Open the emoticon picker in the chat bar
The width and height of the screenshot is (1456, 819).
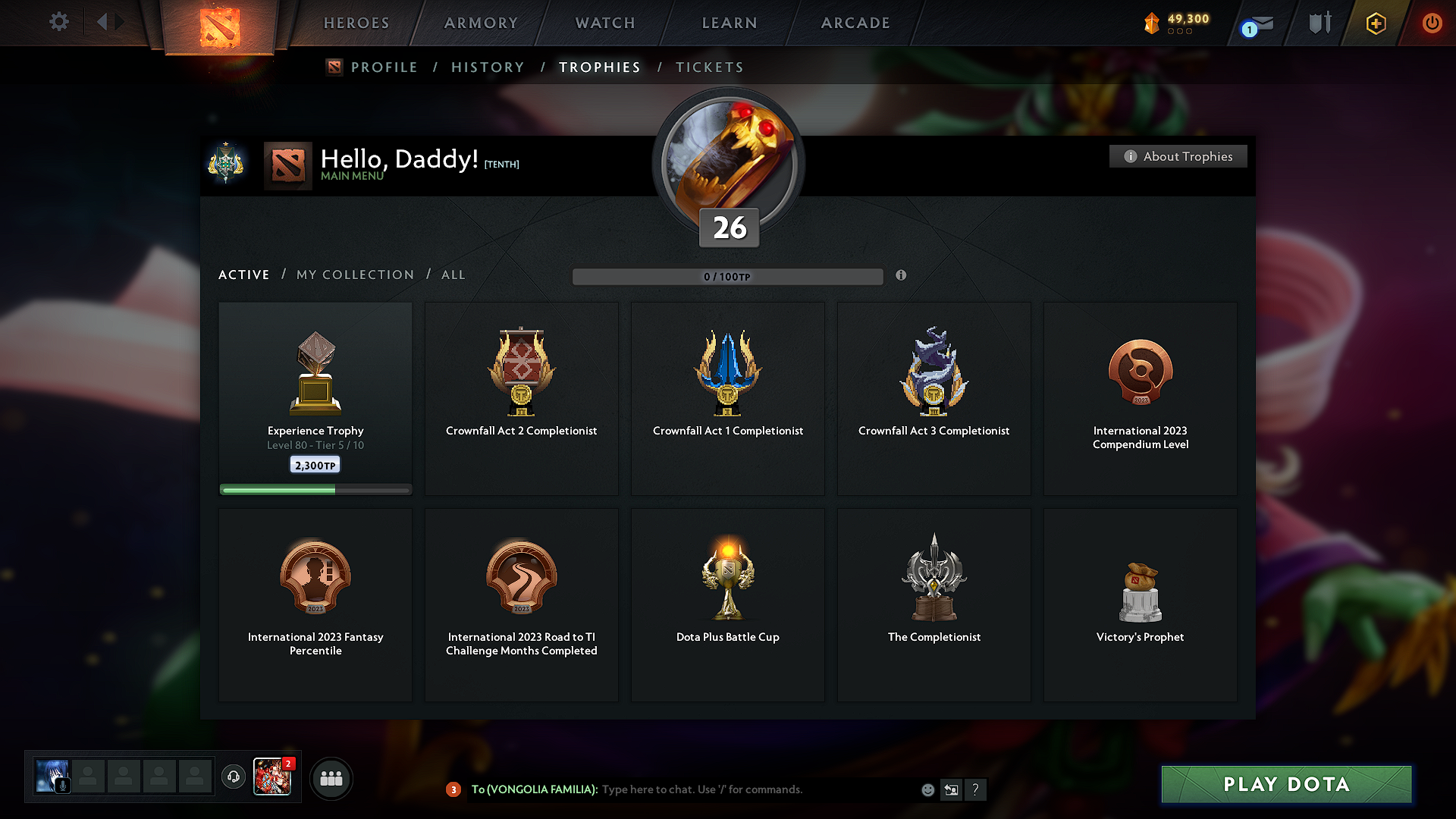pyautogui.click(x=927, y=789)
